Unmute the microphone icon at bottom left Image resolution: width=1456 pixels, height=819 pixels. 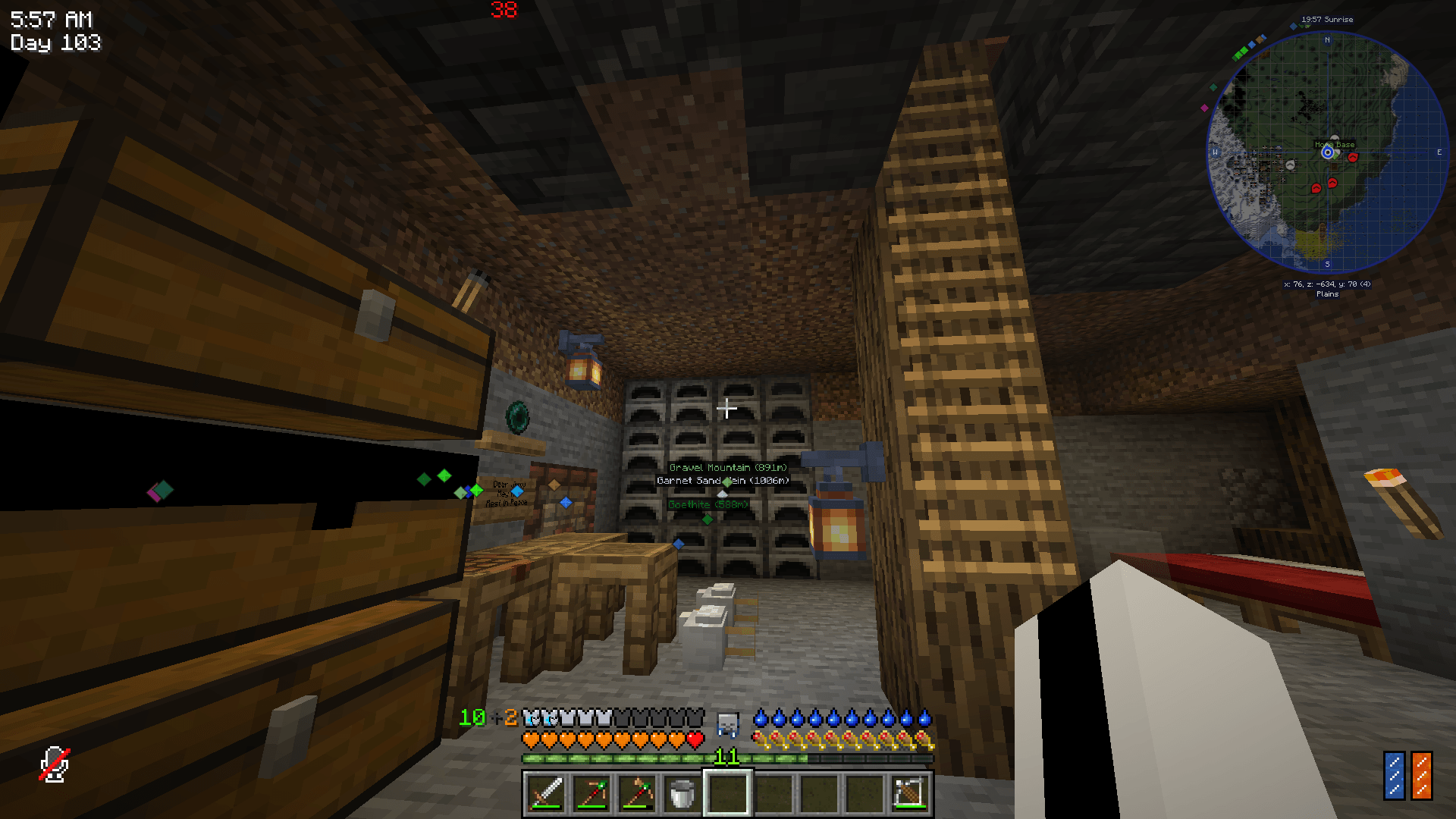pos(54,766)
